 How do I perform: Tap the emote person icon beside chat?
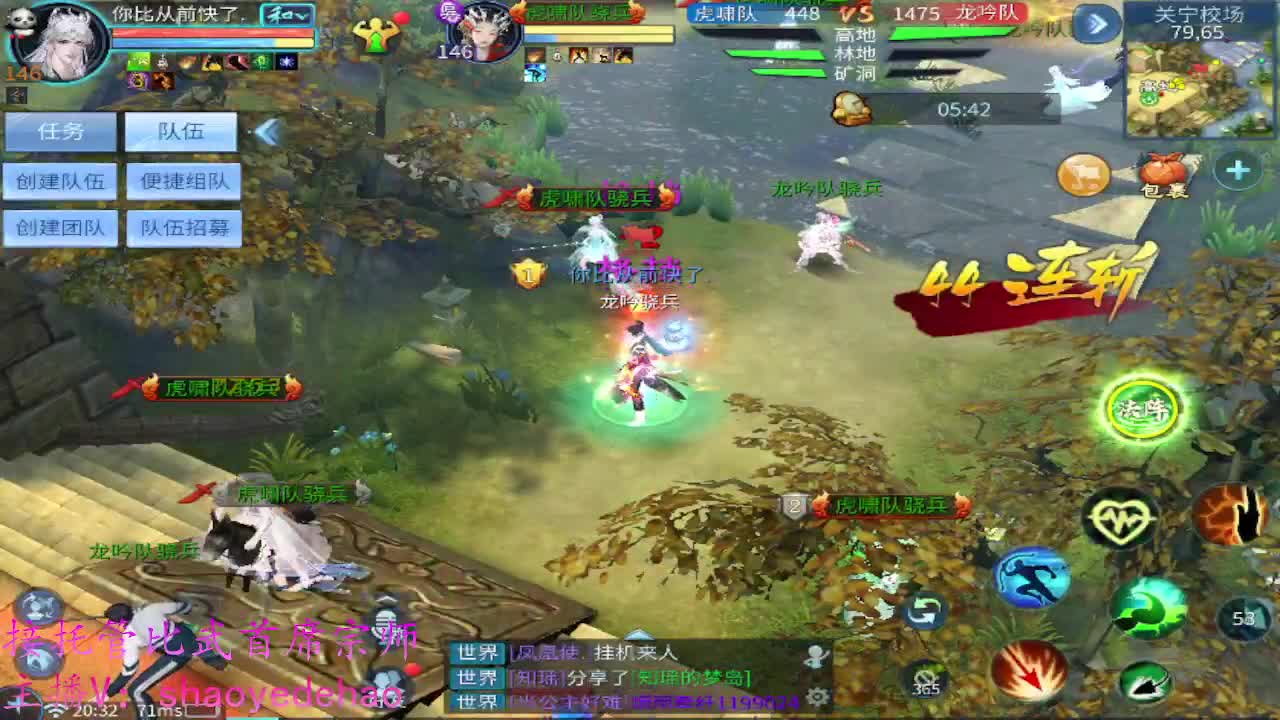click(x=815, y=653)
